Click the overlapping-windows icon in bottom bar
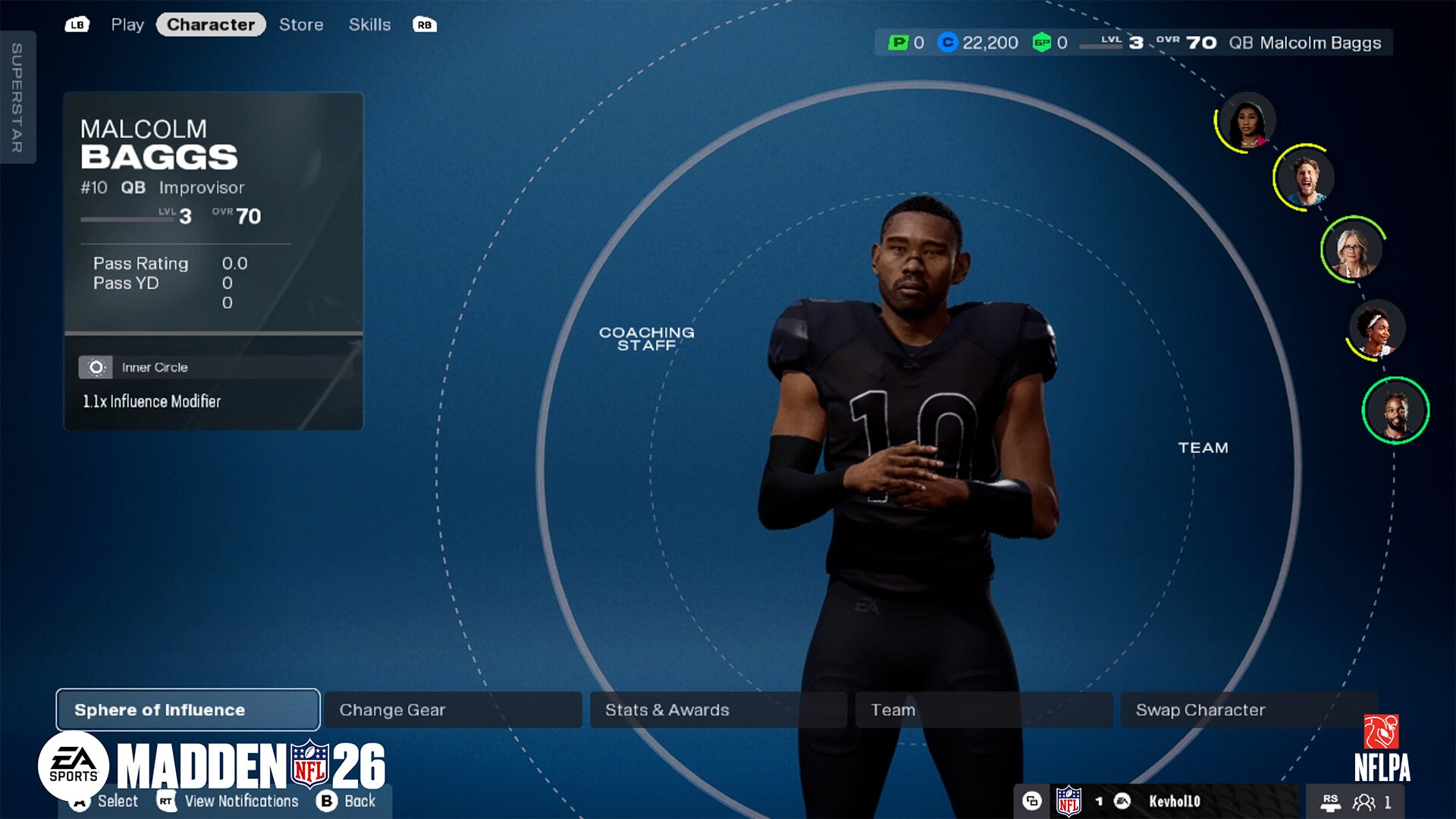1456x819 pixels. 1032,801
